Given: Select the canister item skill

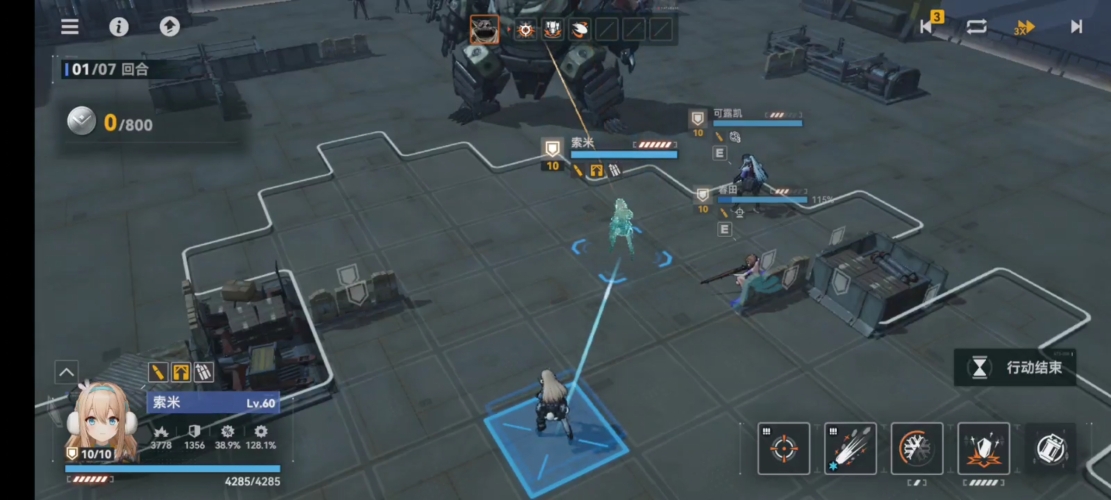Looking at the screenshot, I should tap(1050, 448).
